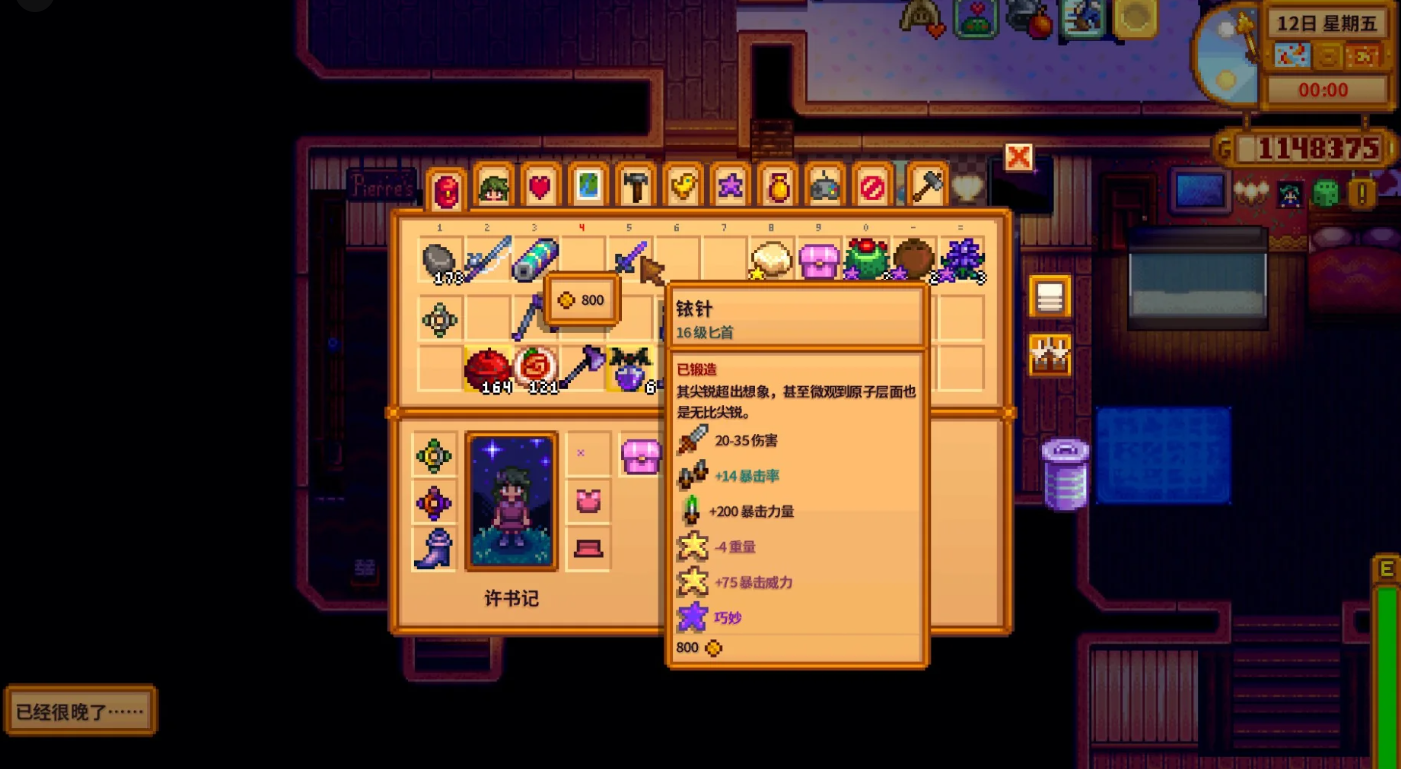Viewport: 1401px width, 769px height.
Task: Select the fishing rod in slot 2
Action: tap(487, 258)
